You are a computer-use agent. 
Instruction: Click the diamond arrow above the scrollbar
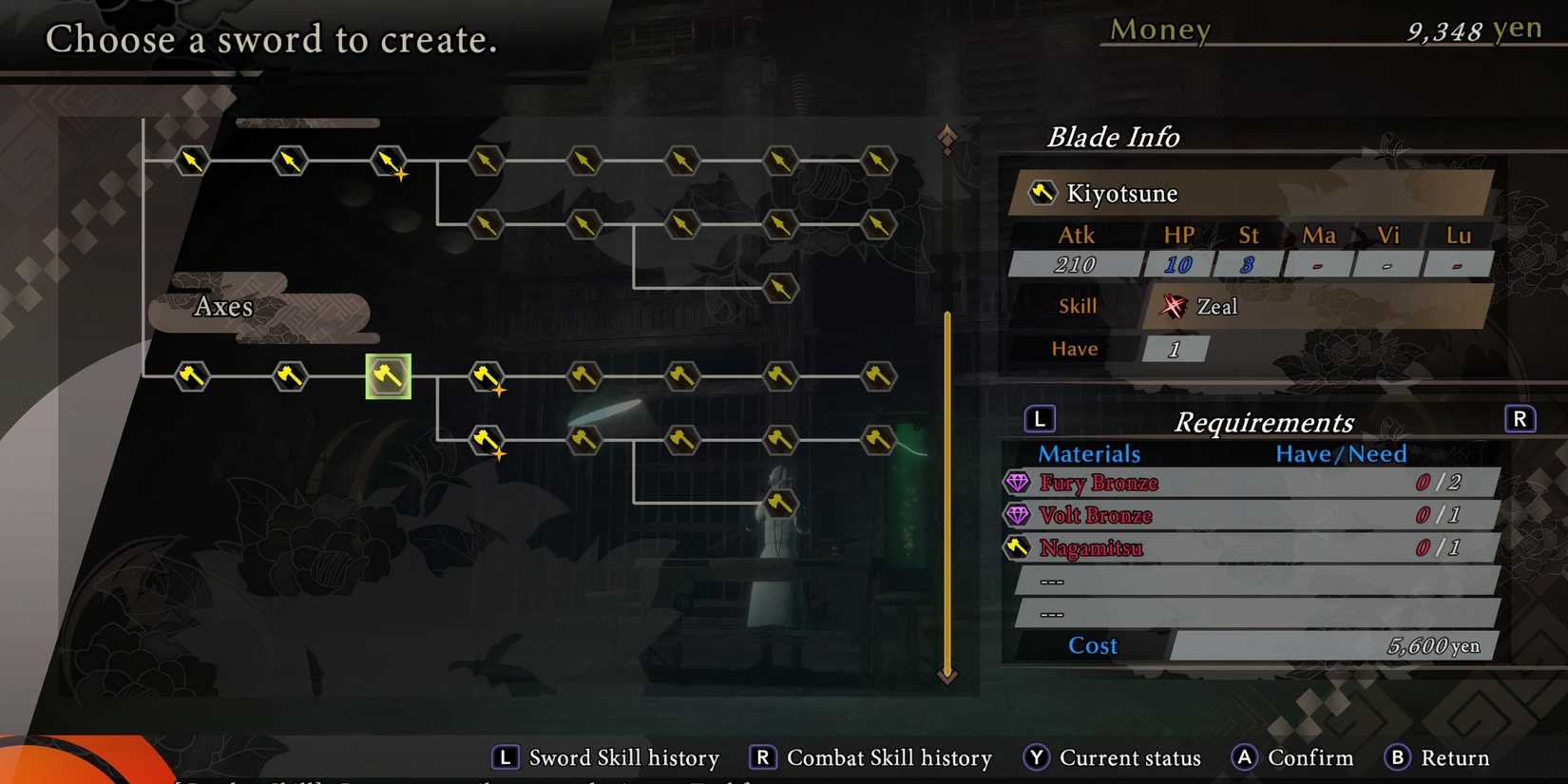(x=946, y=136)
